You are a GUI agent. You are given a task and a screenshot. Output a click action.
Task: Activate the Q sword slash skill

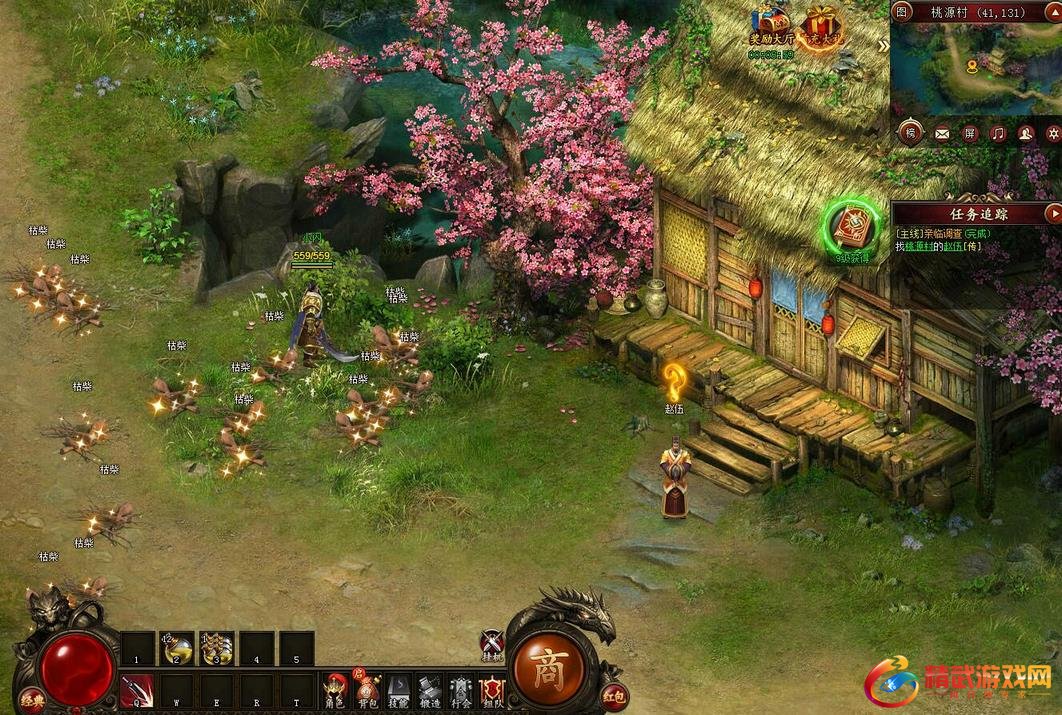tap(137, 691)
